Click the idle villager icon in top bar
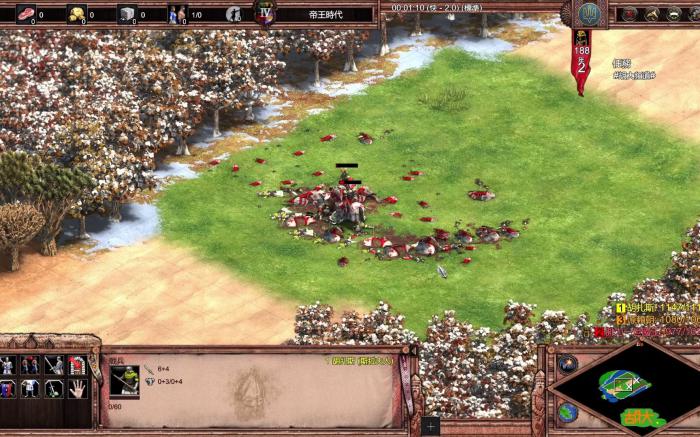This screenshot has width=700, height=437. (233, 14)
